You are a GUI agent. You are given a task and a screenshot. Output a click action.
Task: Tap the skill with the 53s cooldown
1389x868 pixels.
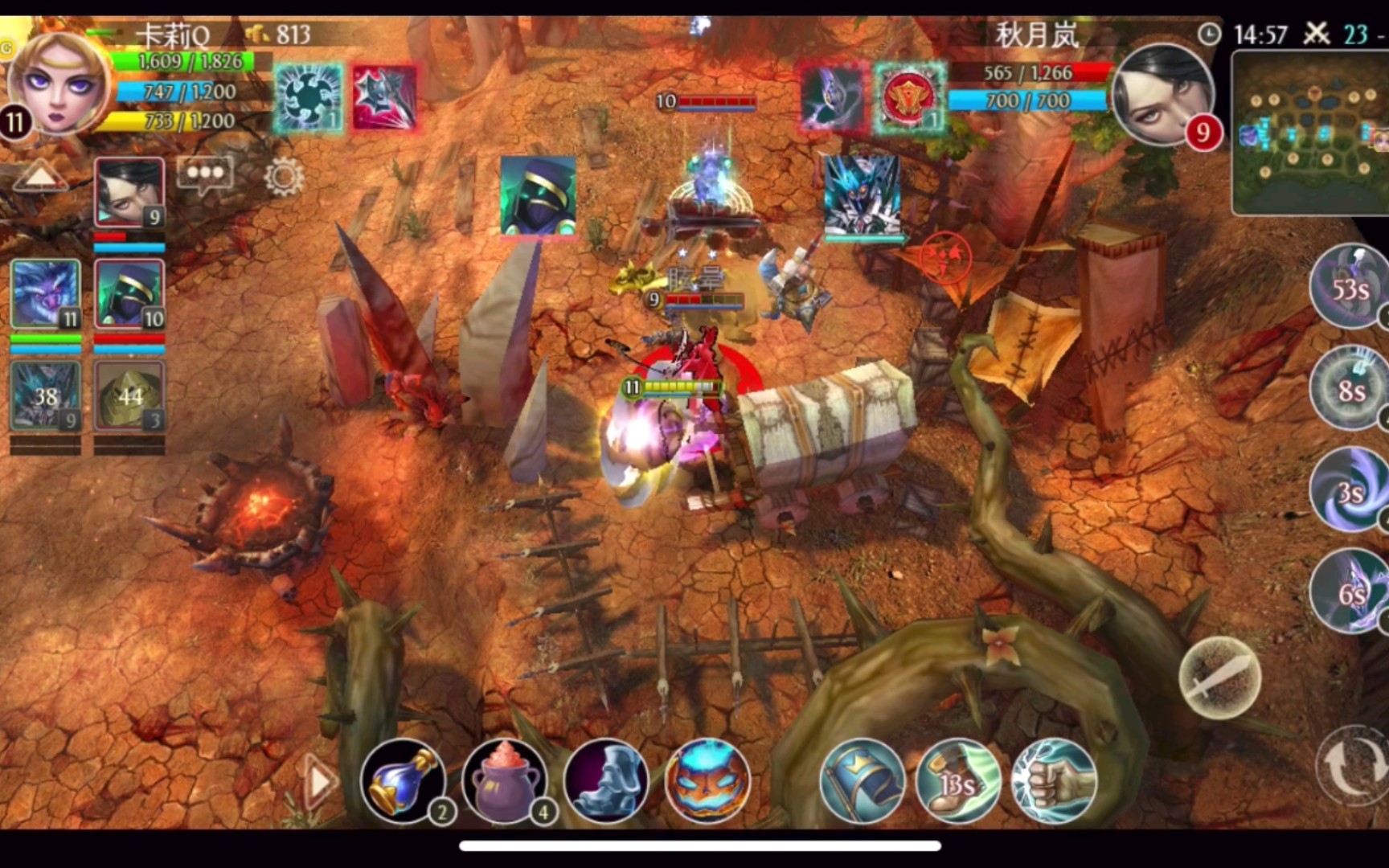point(1349,288)
